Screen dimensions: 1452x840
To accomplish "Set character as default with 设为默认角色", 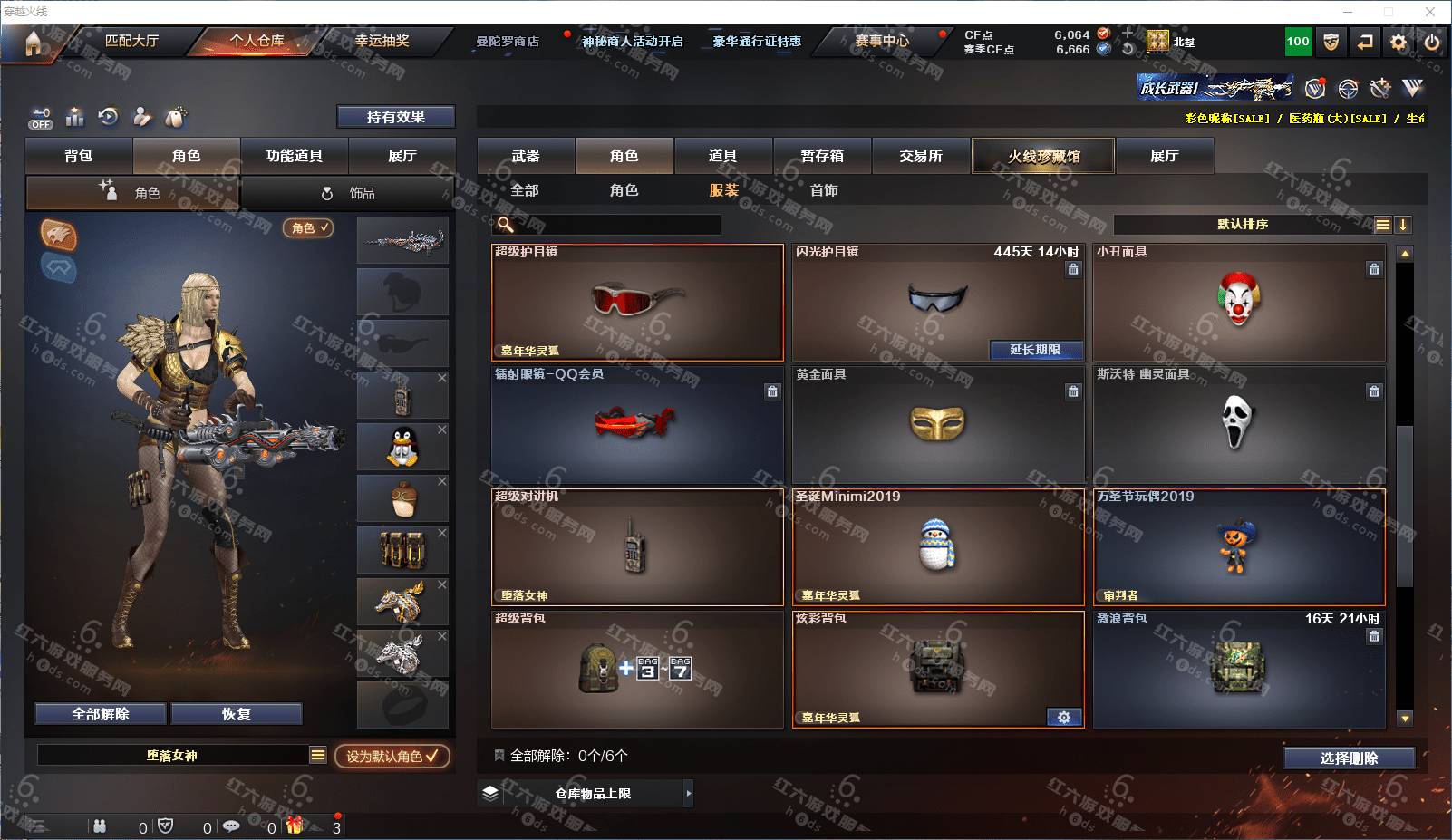I will 392,756.
